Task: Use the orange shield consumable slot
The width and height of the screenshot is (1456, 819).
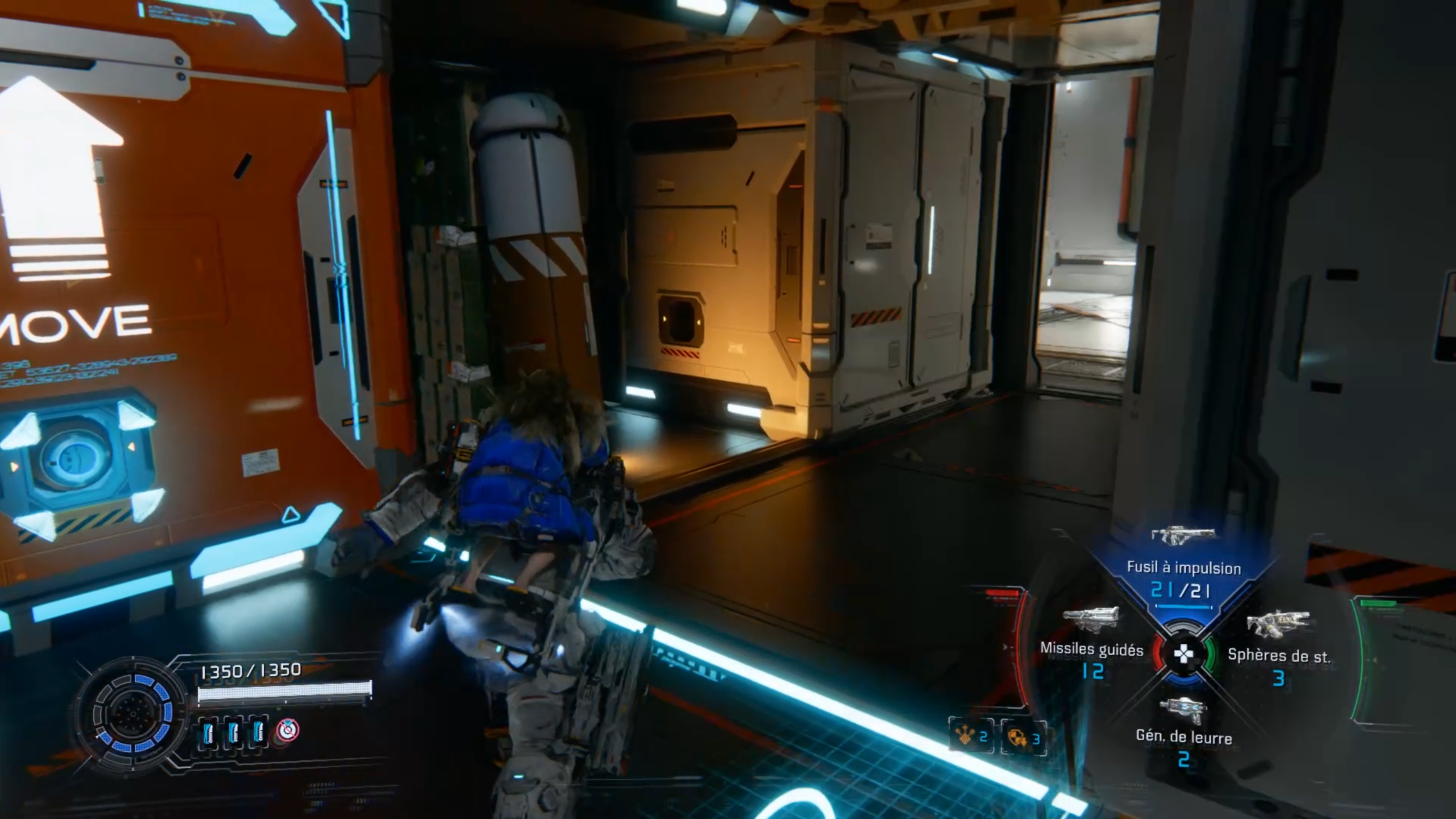Action: coord(1023,738)
